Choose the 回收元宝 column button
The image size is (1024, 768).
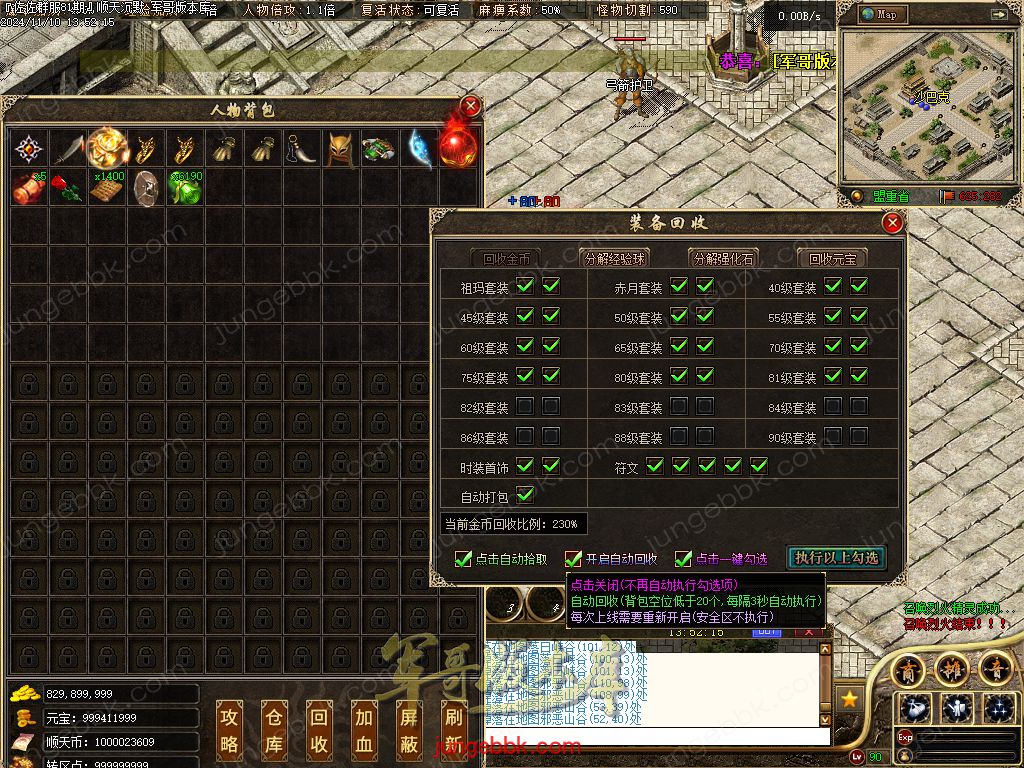pos(832,258)
